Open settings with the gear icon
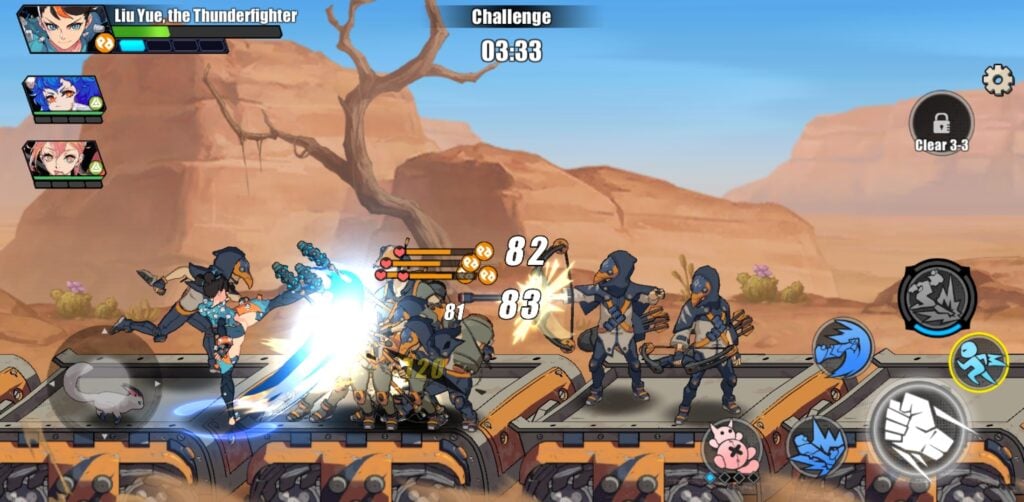Viewport: 1024px width, 502px height. (x=997, y=80)
